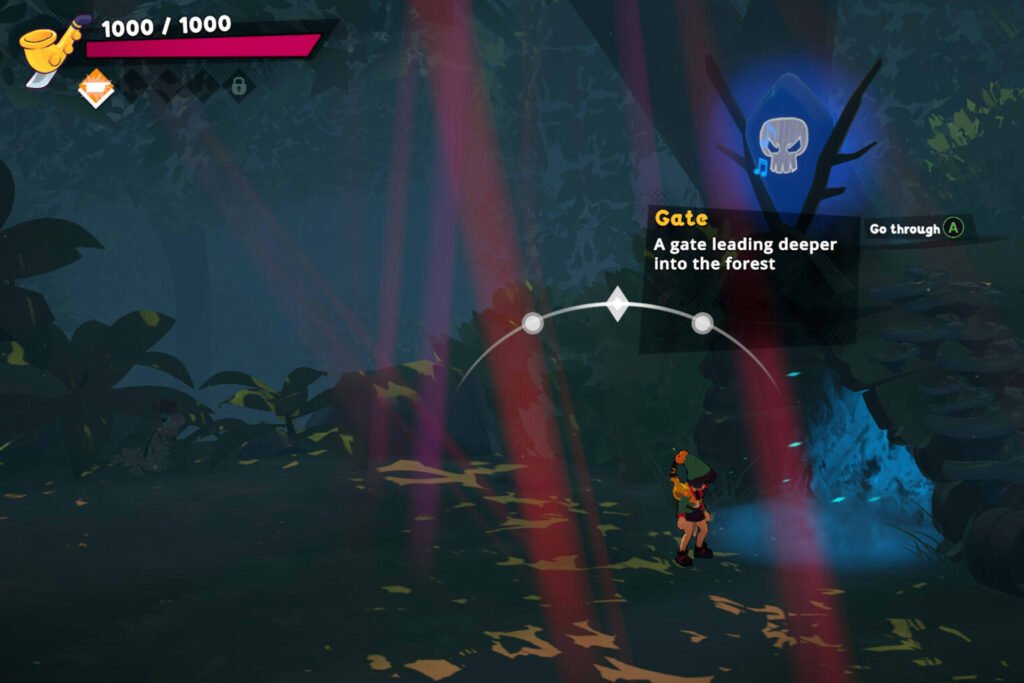Screen dimensions: 1024x683
Task: Select the white diamond node on the arc
Action: click(x=618, y=304)
